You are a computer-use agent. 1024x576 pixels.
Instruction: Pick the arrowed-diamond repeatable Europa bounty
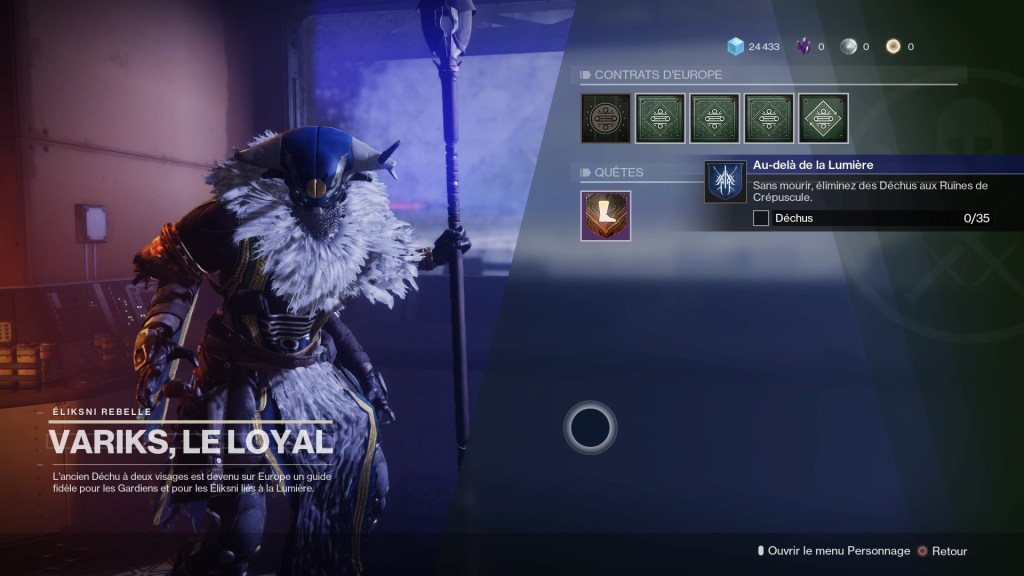[823, 119]
